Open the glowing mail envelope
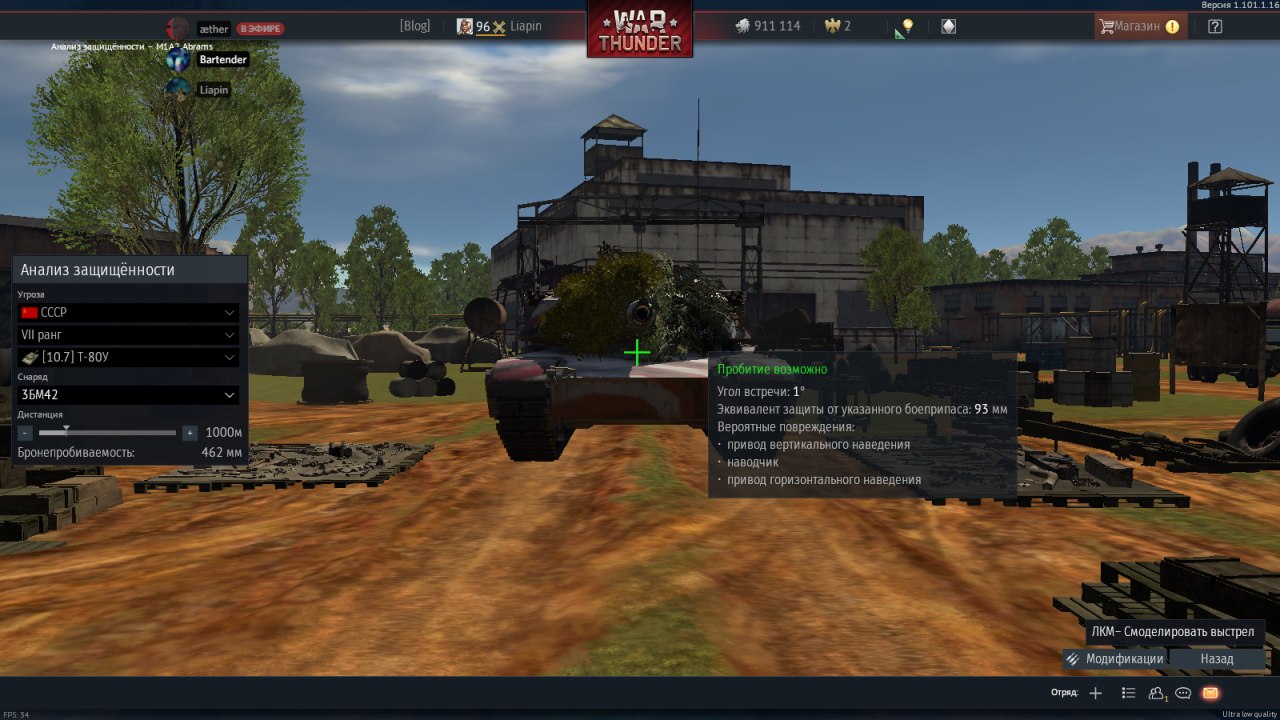 click(1210, 693)
